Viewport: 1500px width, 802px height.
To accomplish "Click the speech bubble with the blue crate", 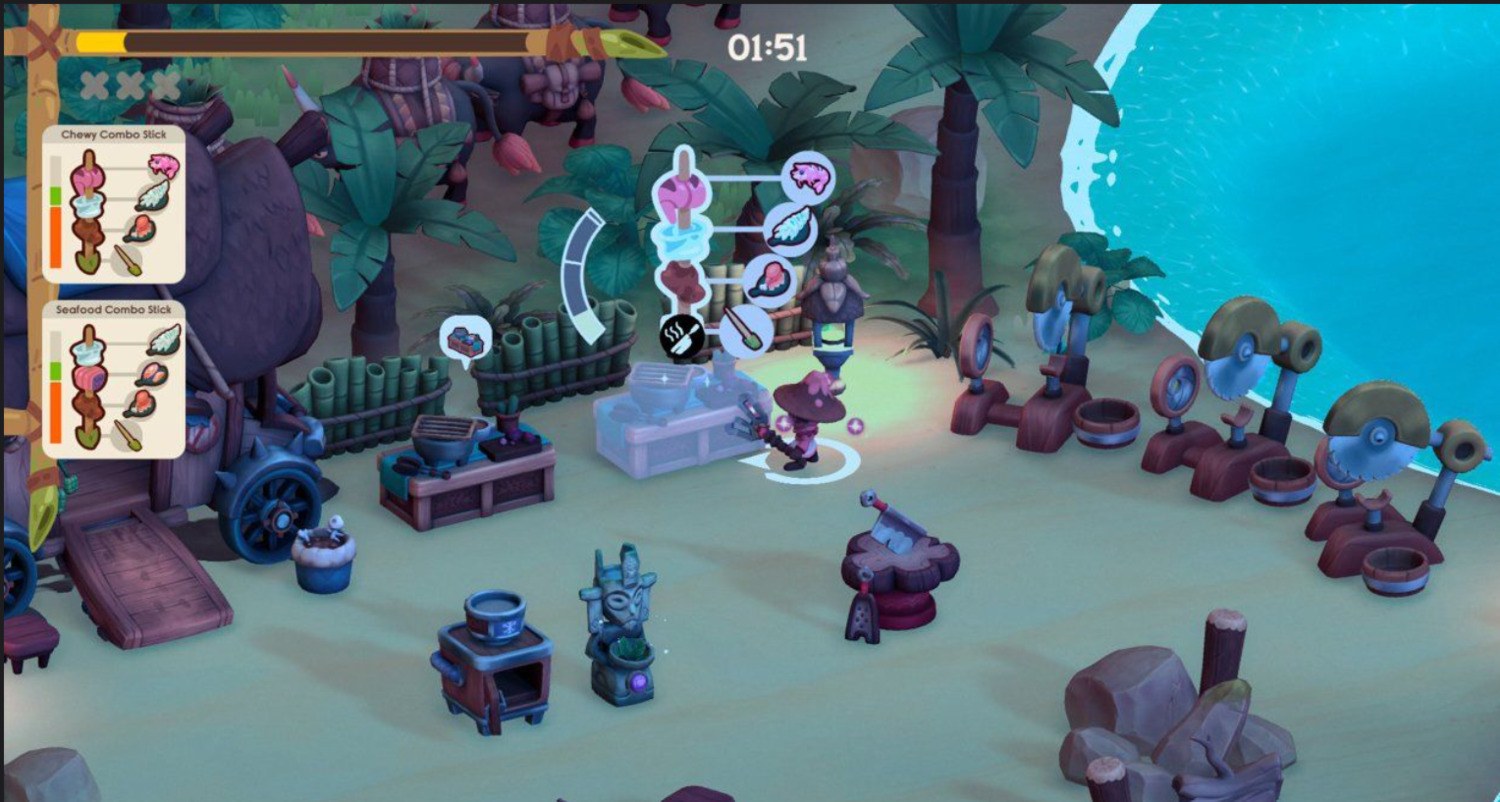I will pos(465,338).
